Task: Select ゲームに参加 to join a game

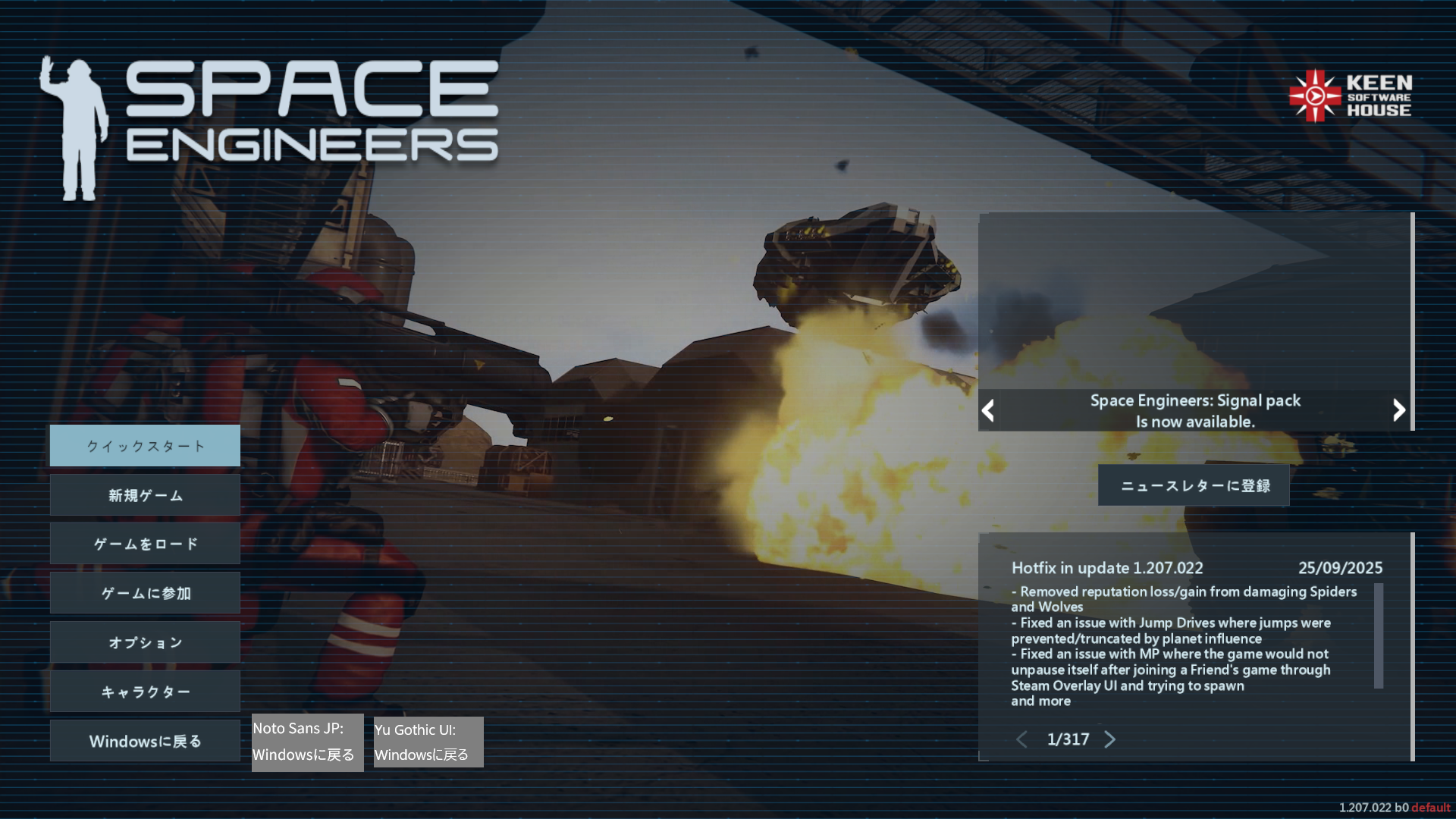Action: (x=145, y=593)
